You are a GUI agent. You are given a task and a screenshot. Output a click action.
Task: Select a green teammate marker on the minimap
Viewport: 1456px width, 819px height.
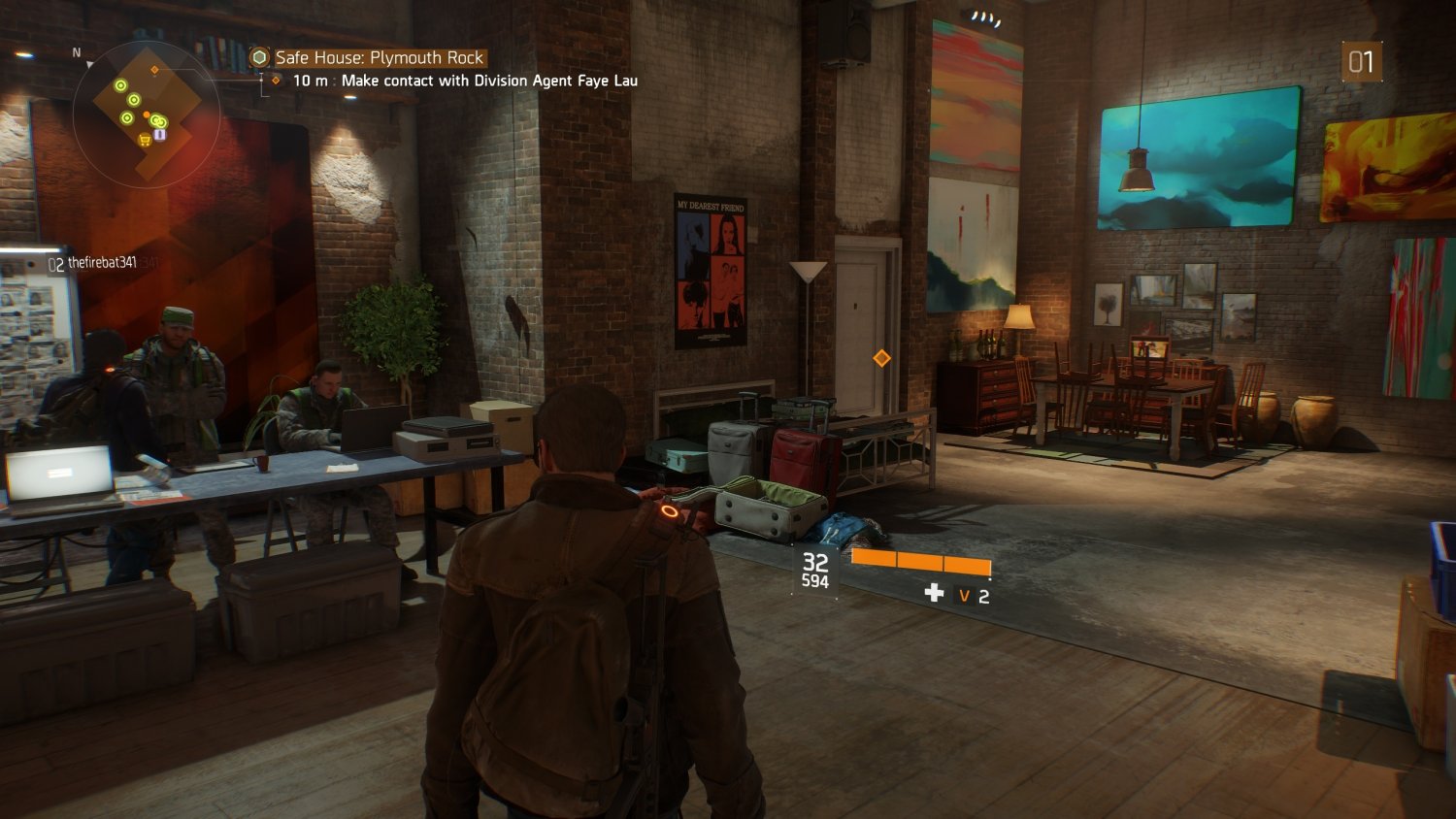tap(120, 85)
